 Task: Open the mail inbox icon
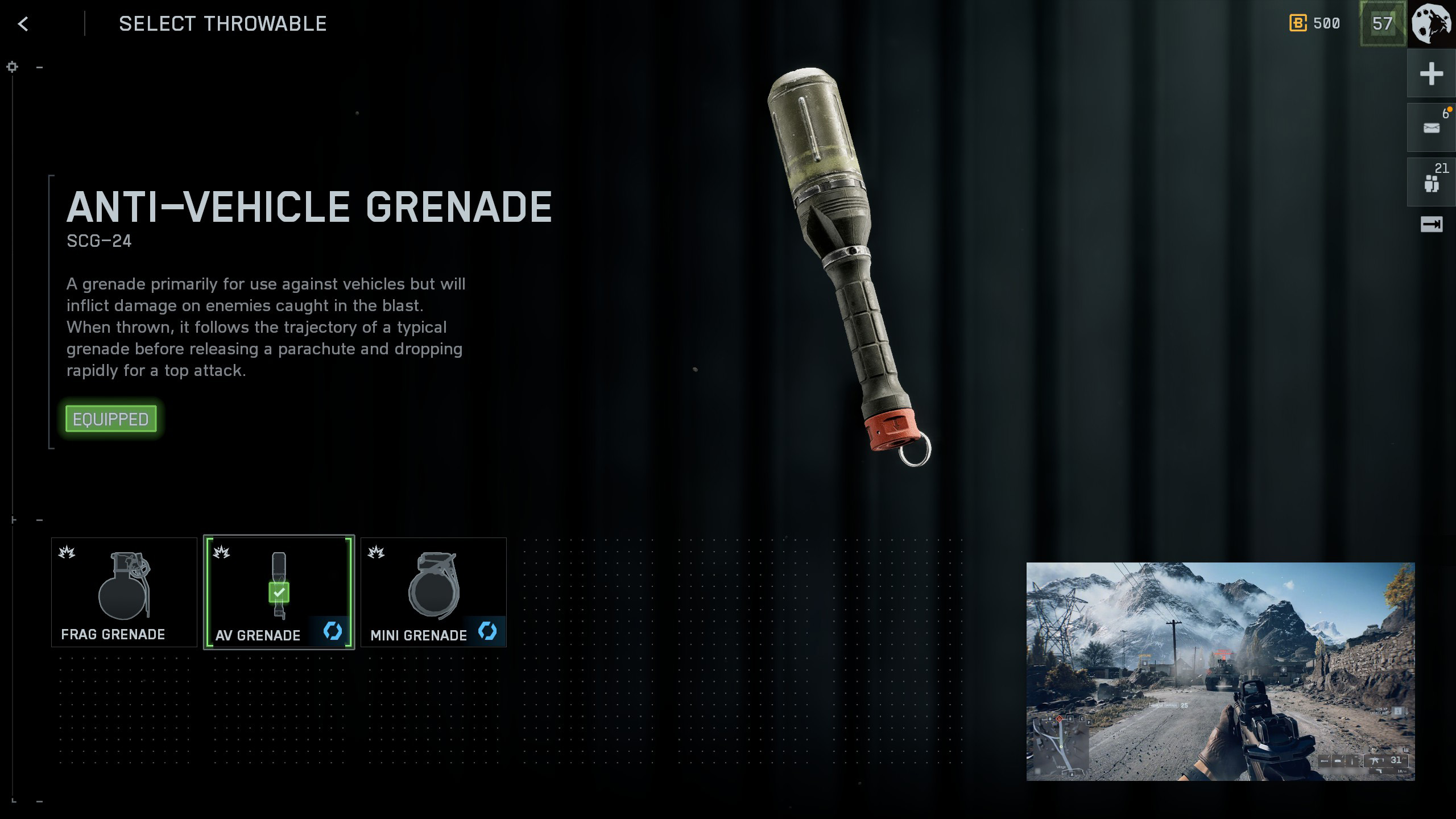click(x=1431, y=127)
